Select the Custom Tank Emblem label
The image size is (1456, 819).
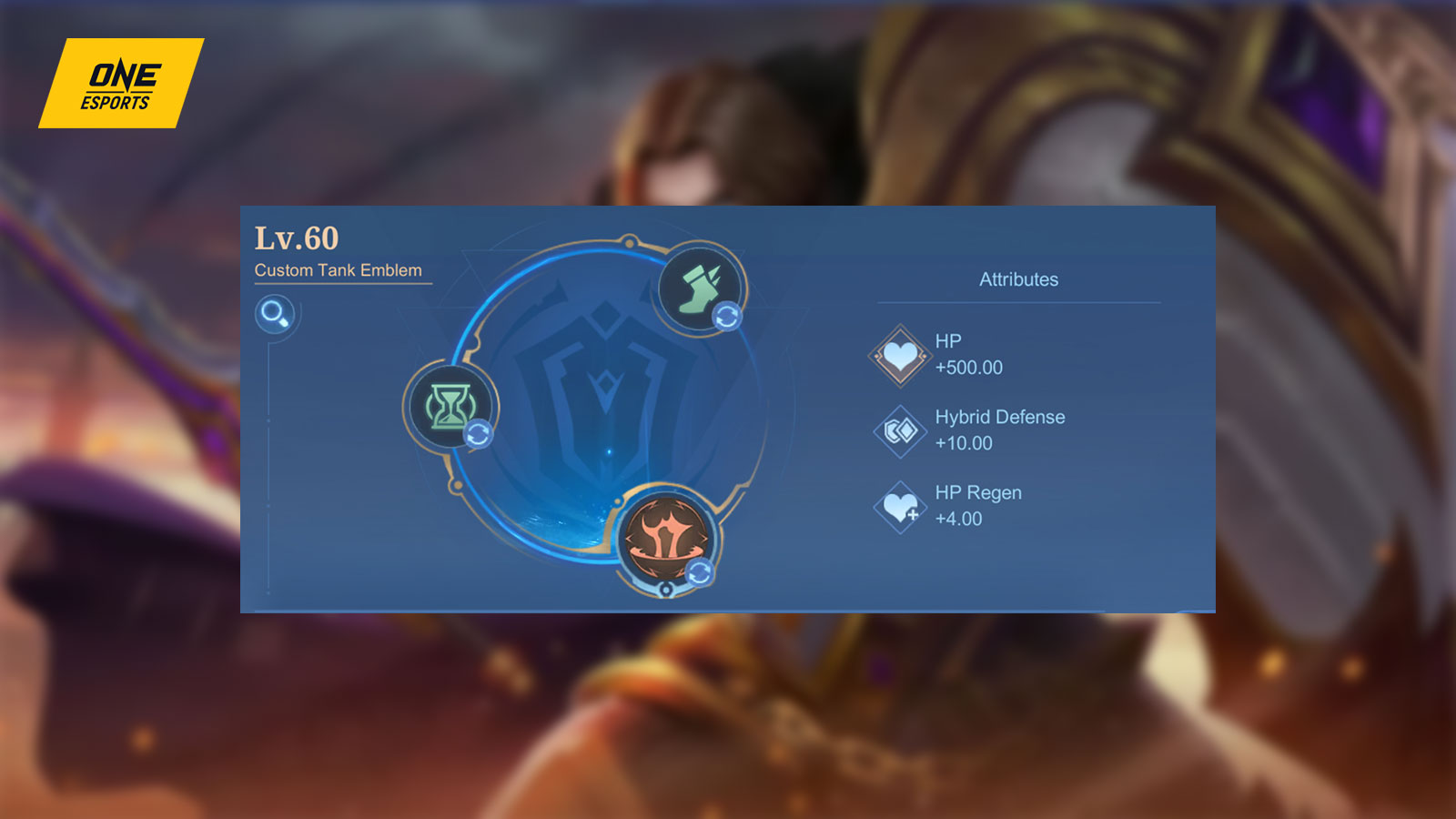(x=339, y=269)
